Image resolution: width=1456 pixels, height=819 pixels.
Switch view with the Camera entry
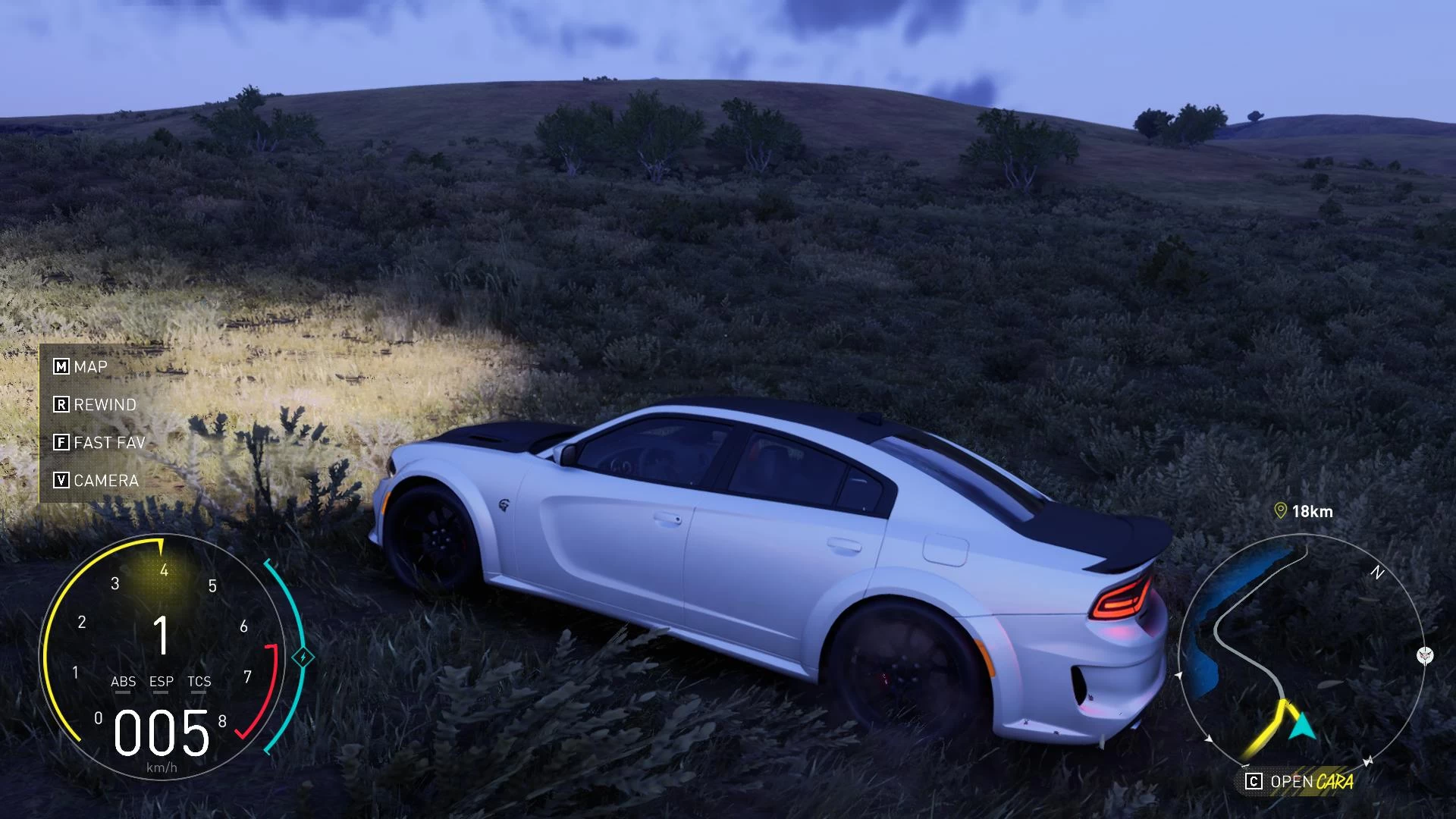coord(96,481)
